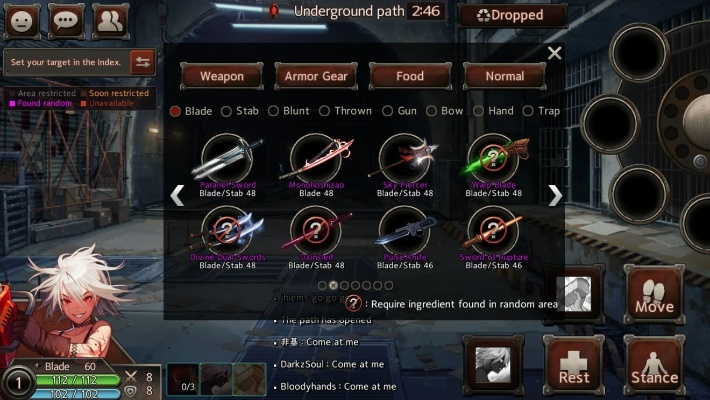Switch to the Armor Gear category

click(x=316, y=76)
